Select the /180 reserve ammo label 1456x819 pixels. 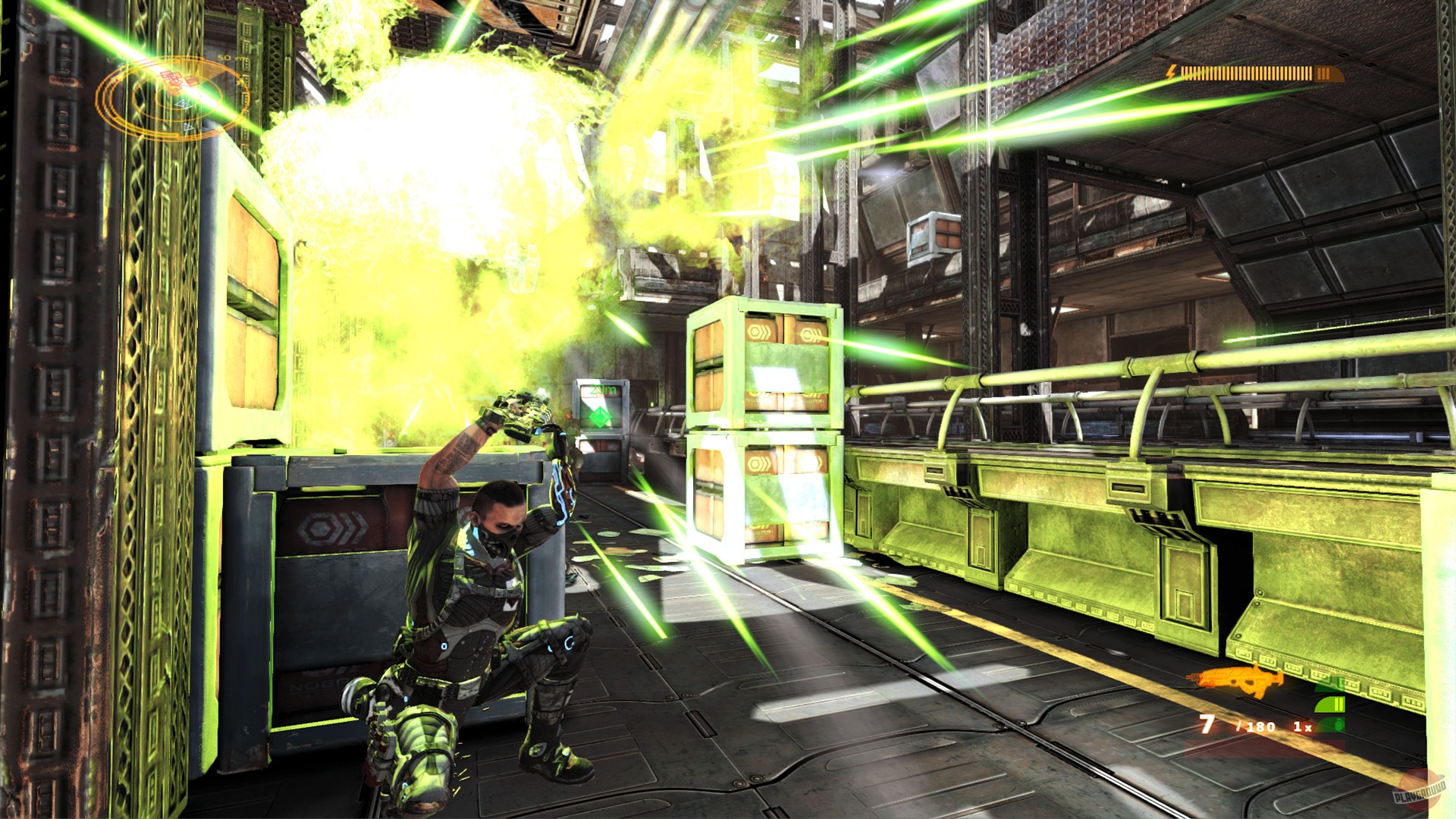point(1257,726)
